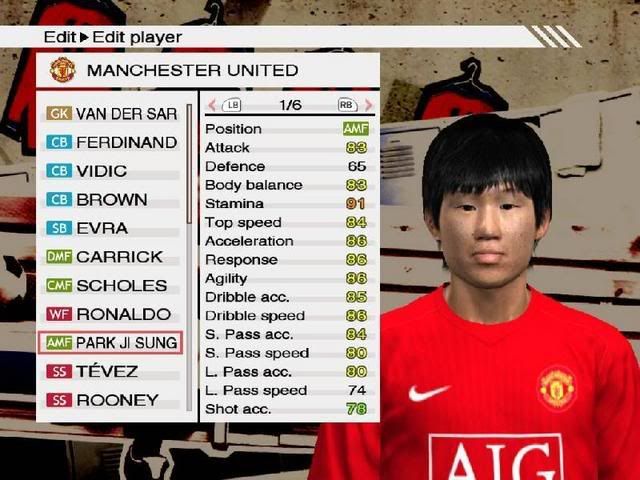Select the highlighted Park Ji Sung row

click(x=110, y=342)
